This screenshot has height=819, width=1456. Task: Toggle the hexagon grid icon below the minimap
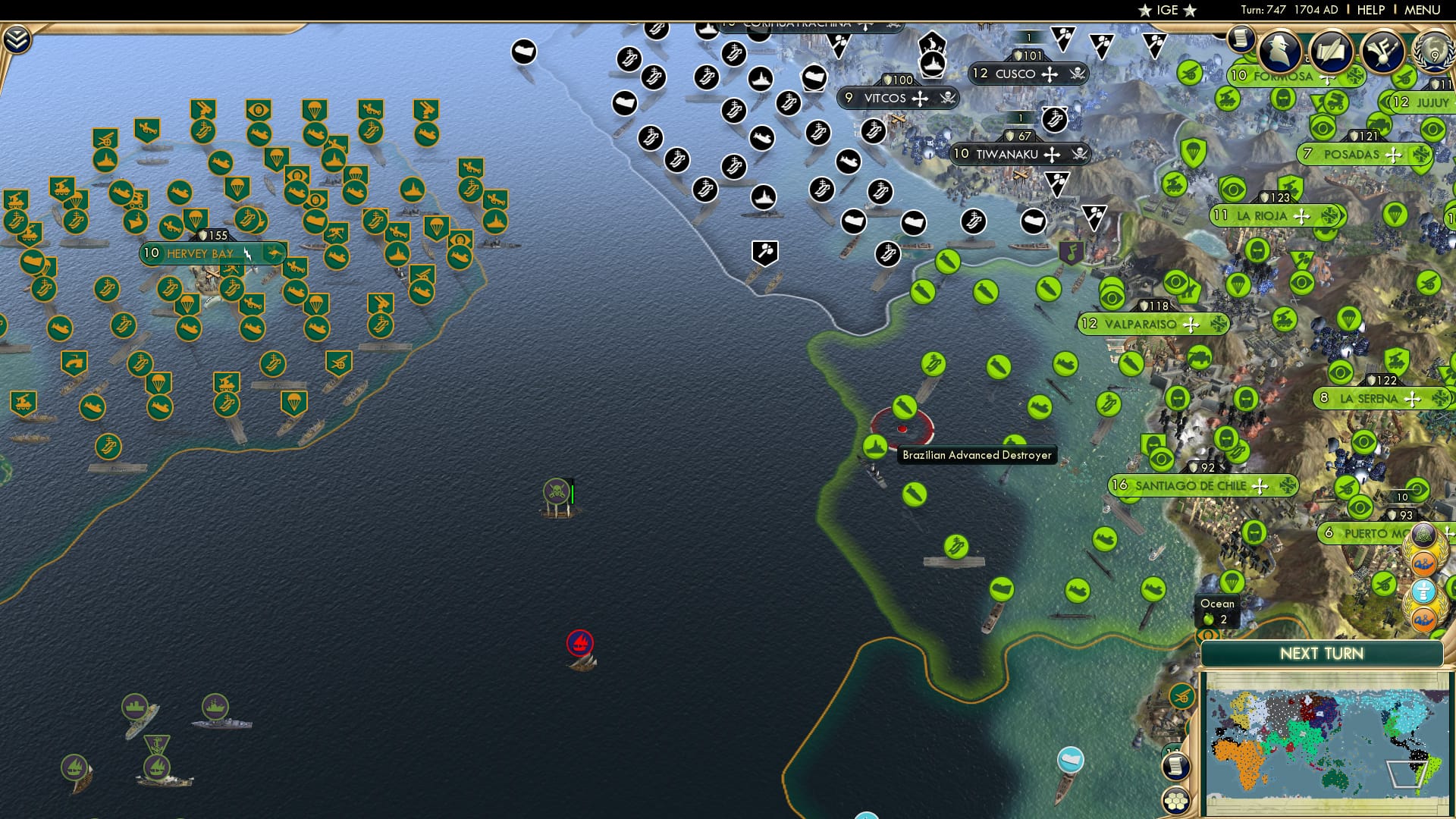click(1175, 801)
